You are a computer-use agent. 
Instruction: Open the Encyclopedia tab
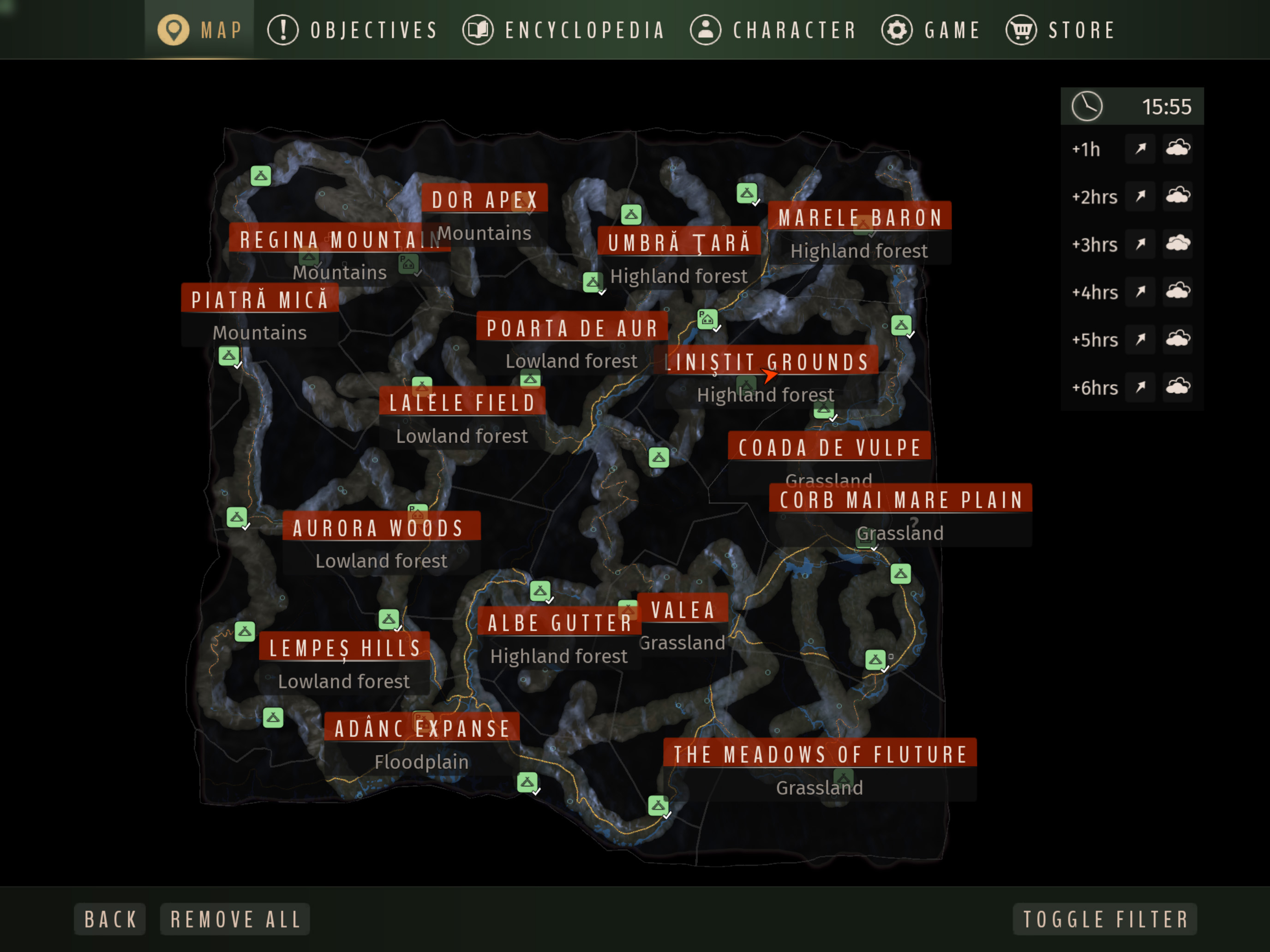pos(564,30)
